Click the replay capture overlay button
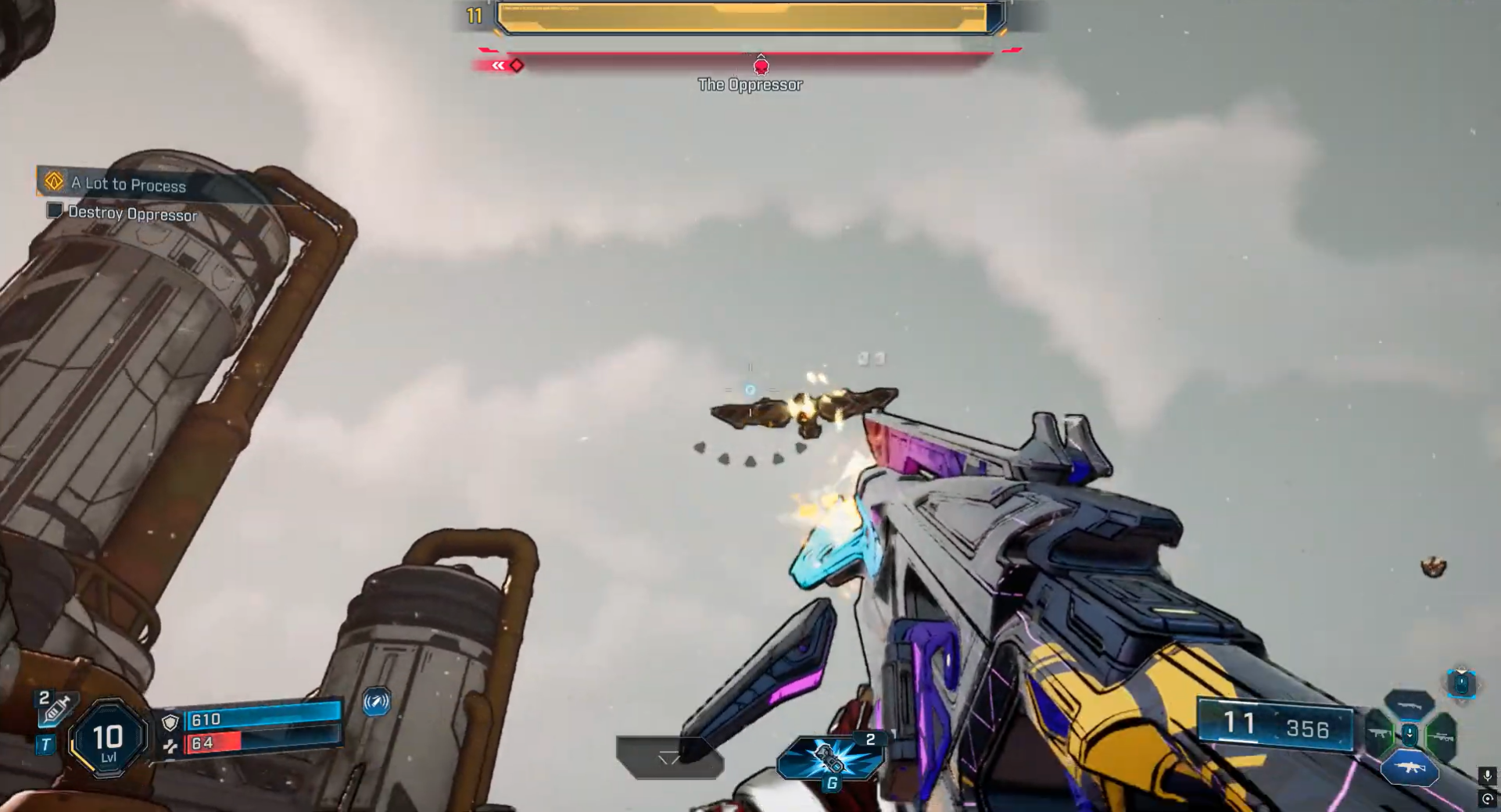The height and width of the screenshot is (812, 1501). (x=1487, y=799)
